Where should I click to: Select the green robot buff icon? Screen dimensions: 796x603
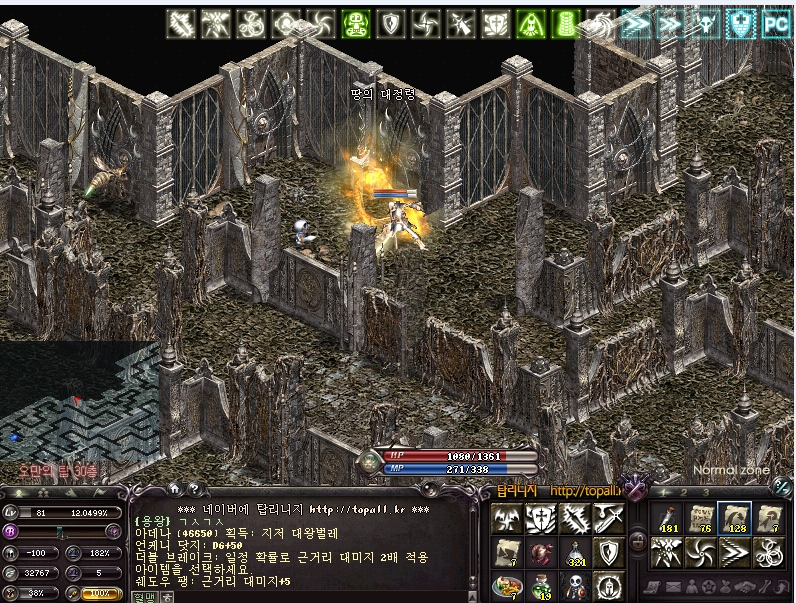(356, 23)
